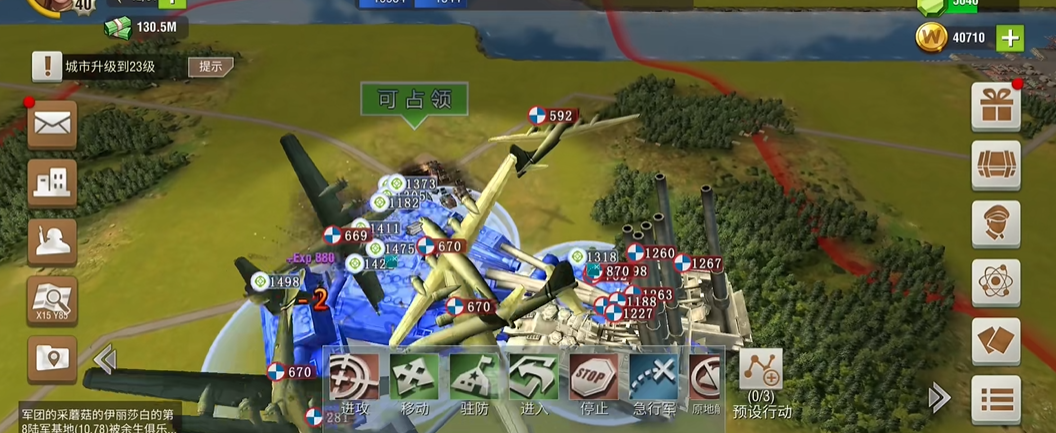Open the barrel supplies icon
The image size is (1056, 433).
(x=995, y=165)
